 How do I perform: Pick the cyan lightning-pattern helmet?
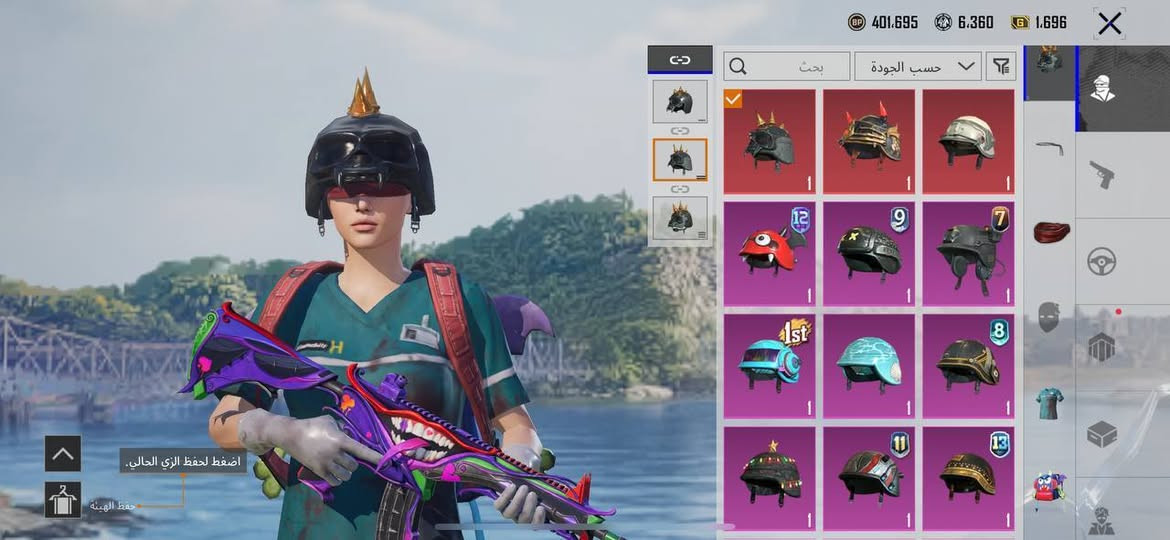coord(868,366)
